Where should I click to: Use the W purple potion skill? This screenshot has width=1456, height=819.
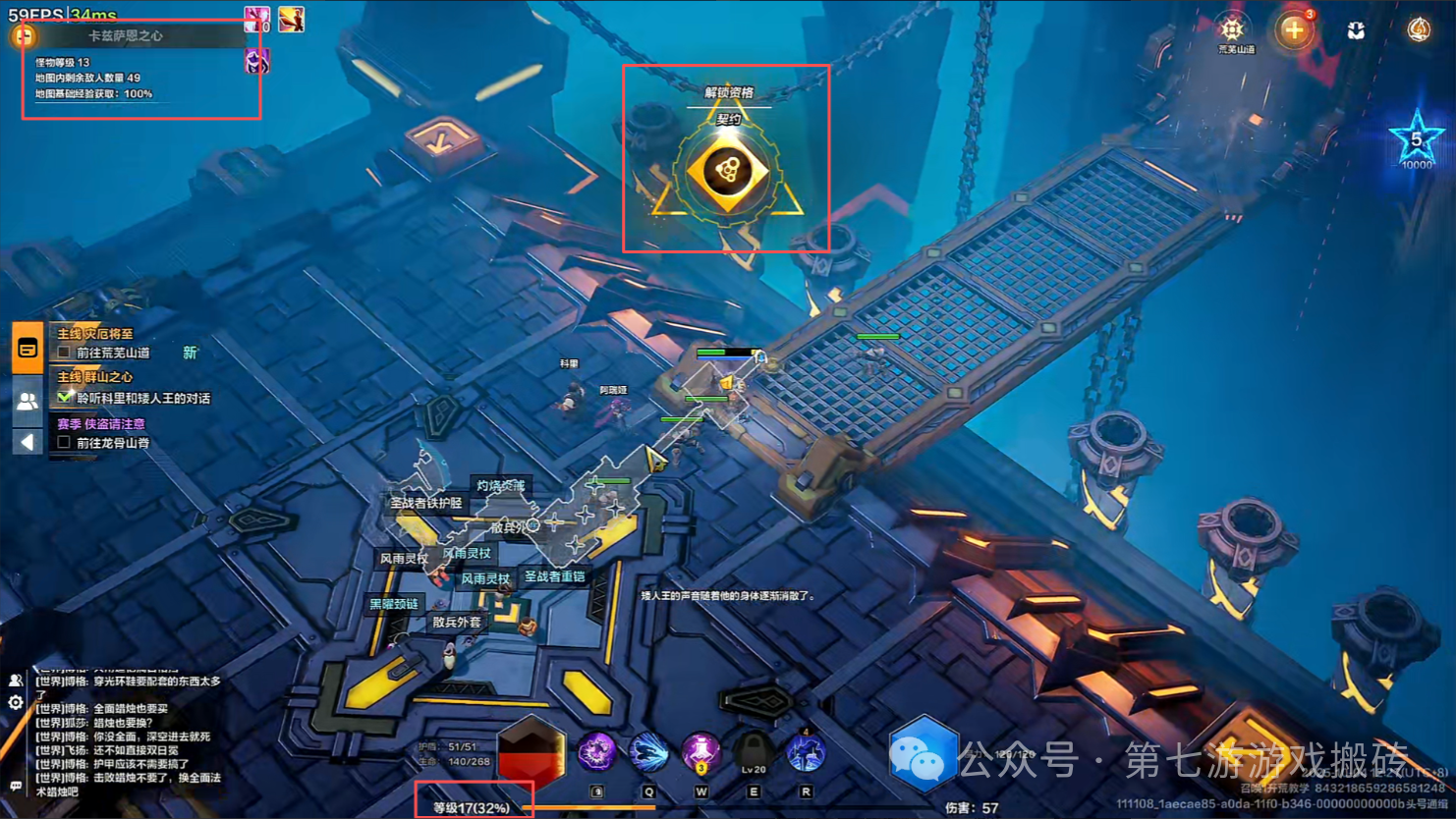click(700, 752)
